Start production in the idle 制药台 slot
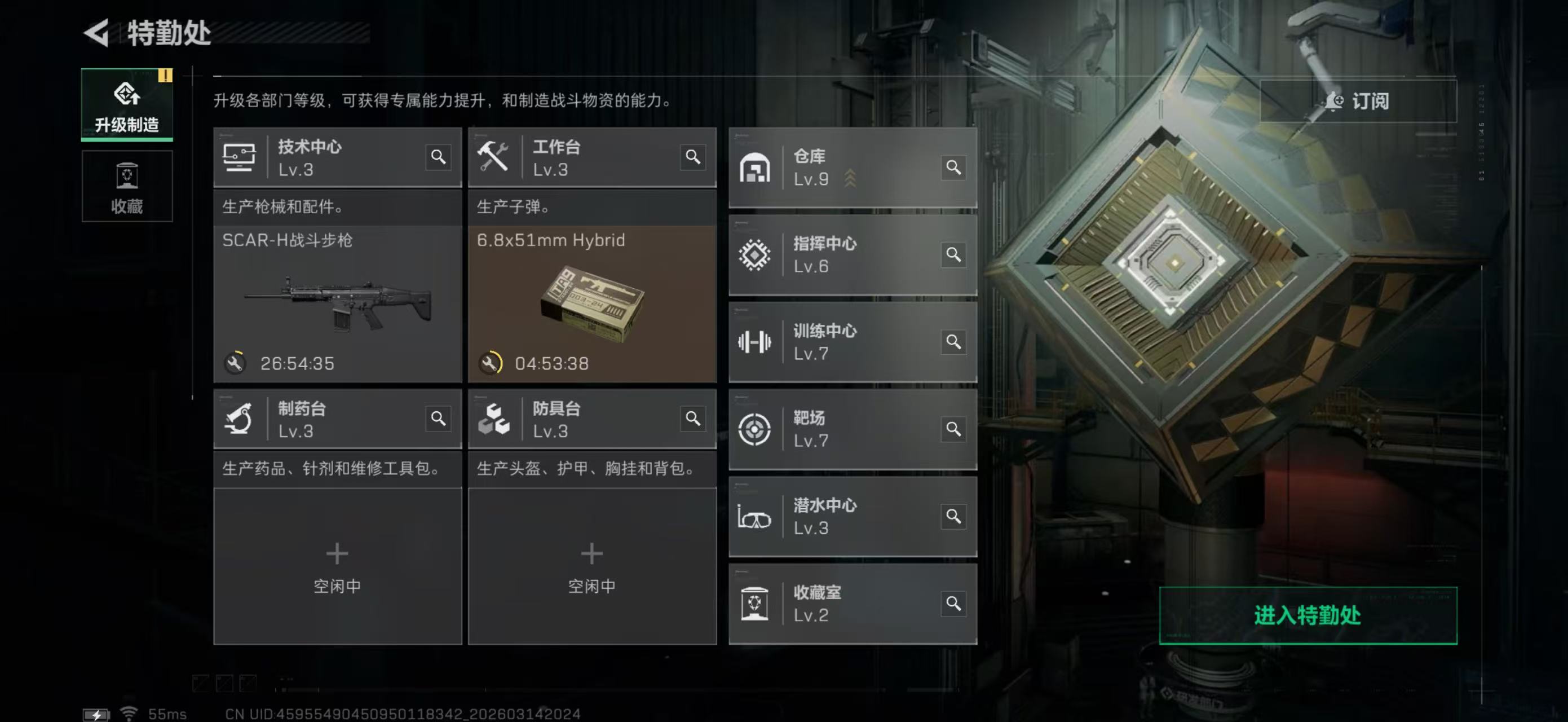 [x=337, y=565]
